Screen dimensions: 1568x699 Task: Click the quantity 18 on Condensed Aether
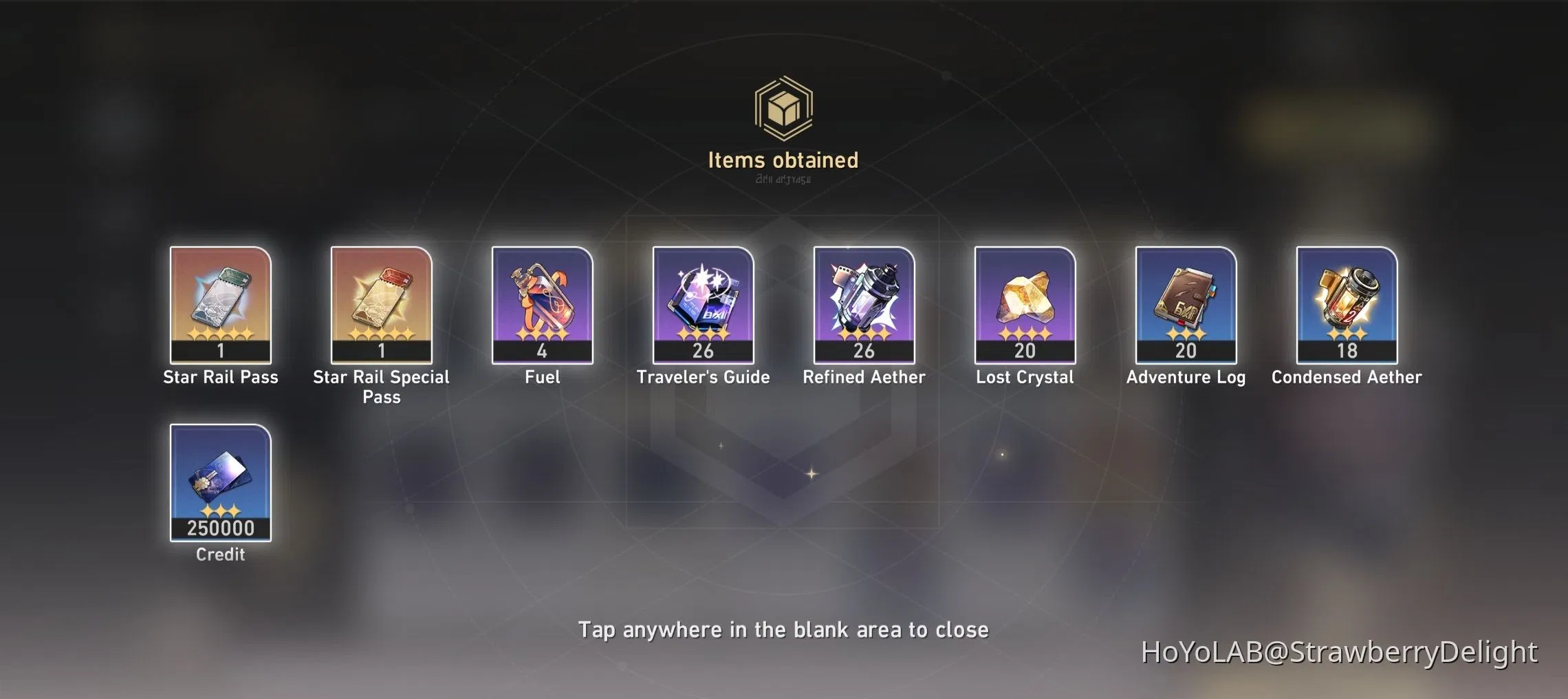(x=1346, y=351)
